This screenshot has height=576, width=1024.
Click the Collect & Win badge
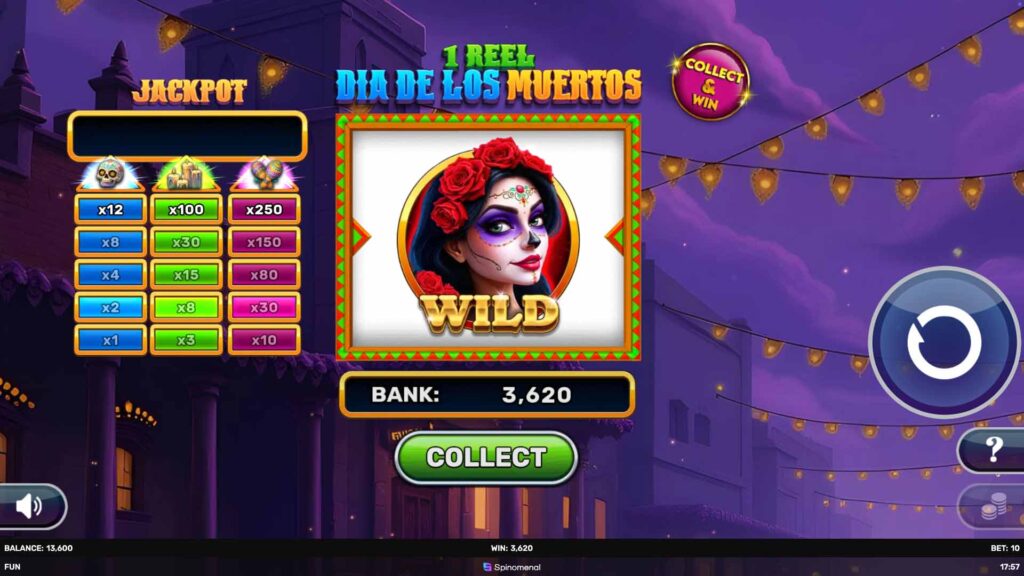711,82
